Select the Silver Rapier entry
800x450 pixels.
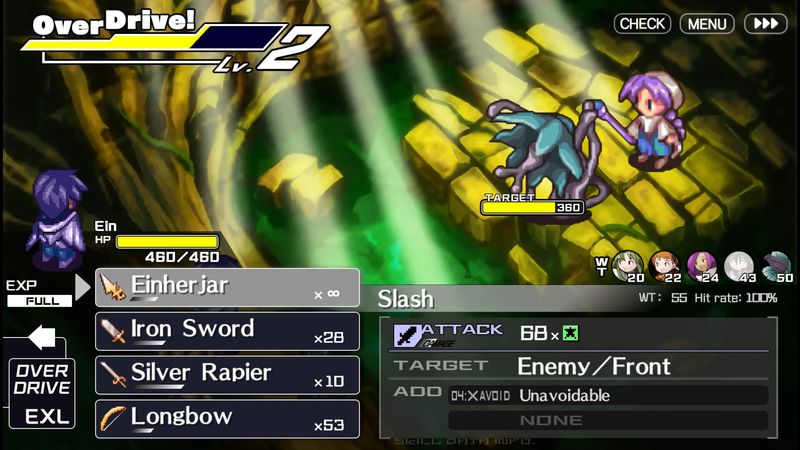point(227,375)
